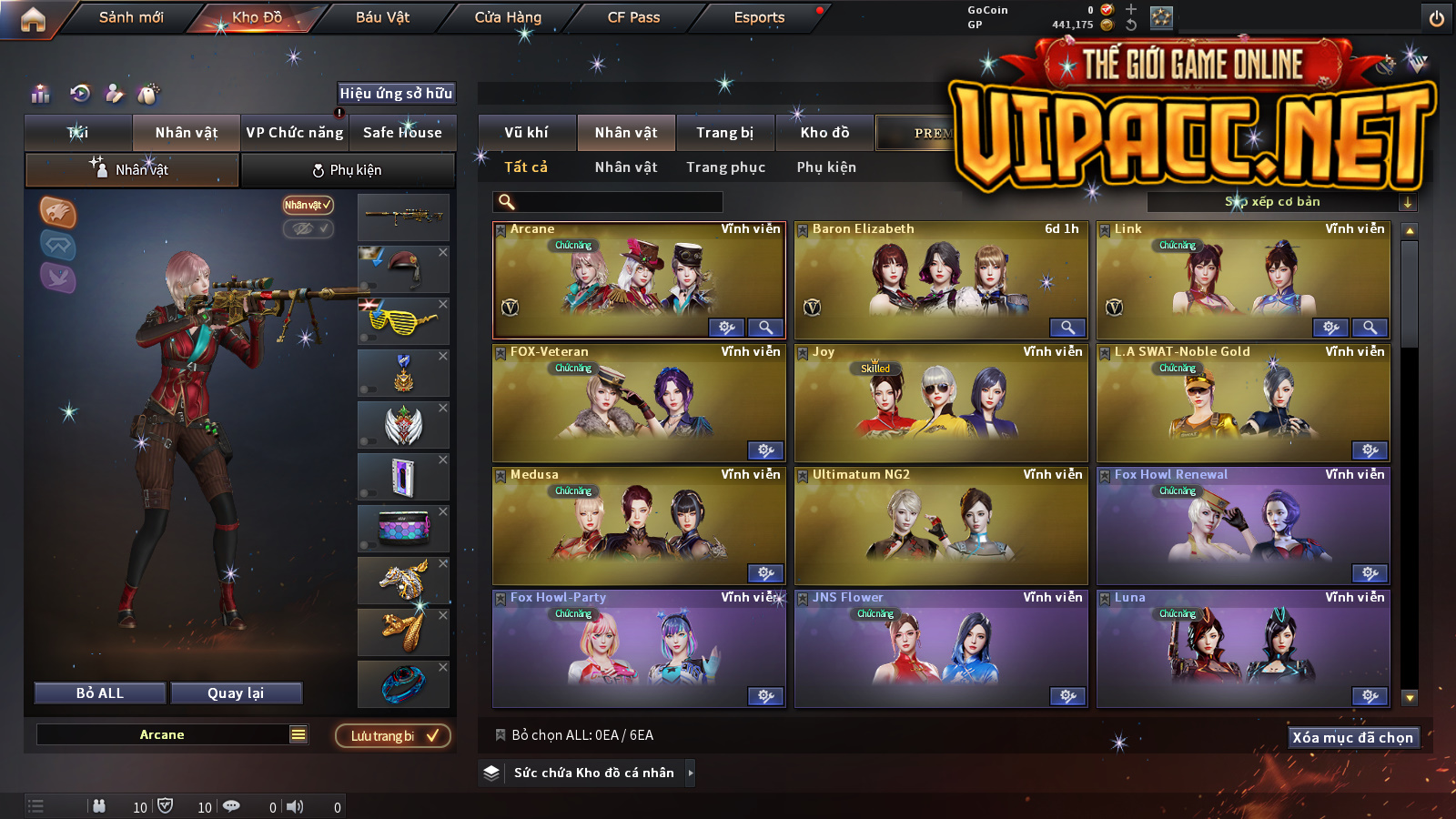The width and height of the screenshot is (1456, 819).
Task: Hit the Quay lại back button
Action: [x=236, y=693]
